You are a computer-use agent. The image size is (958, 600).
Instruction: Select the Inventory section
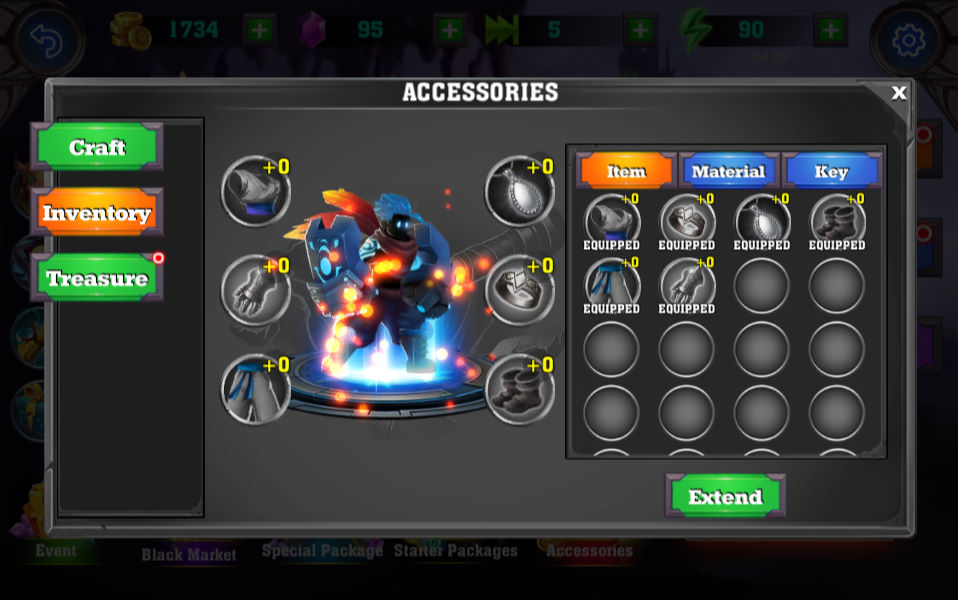pos(97,213)
